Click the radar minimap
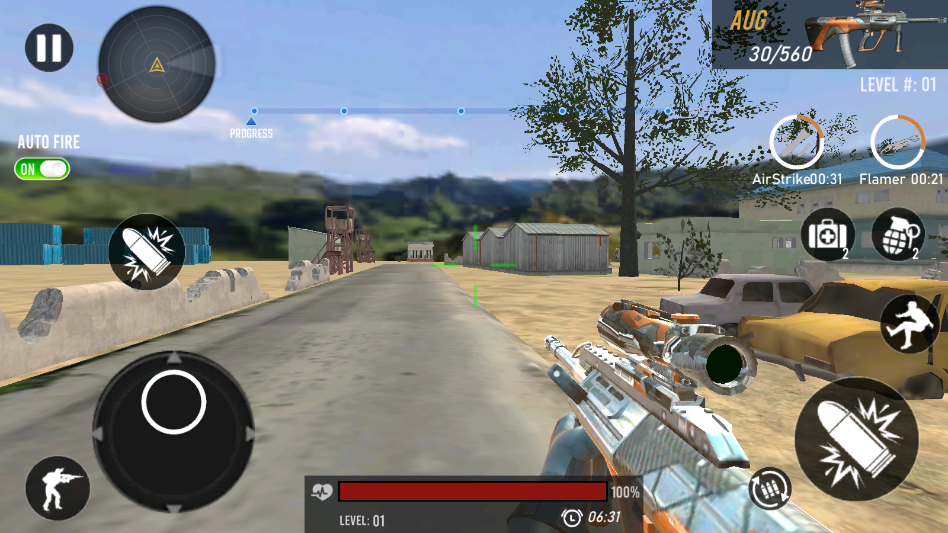Image resolution: width=948 pixels, height=533 pixels. (156, 66)
